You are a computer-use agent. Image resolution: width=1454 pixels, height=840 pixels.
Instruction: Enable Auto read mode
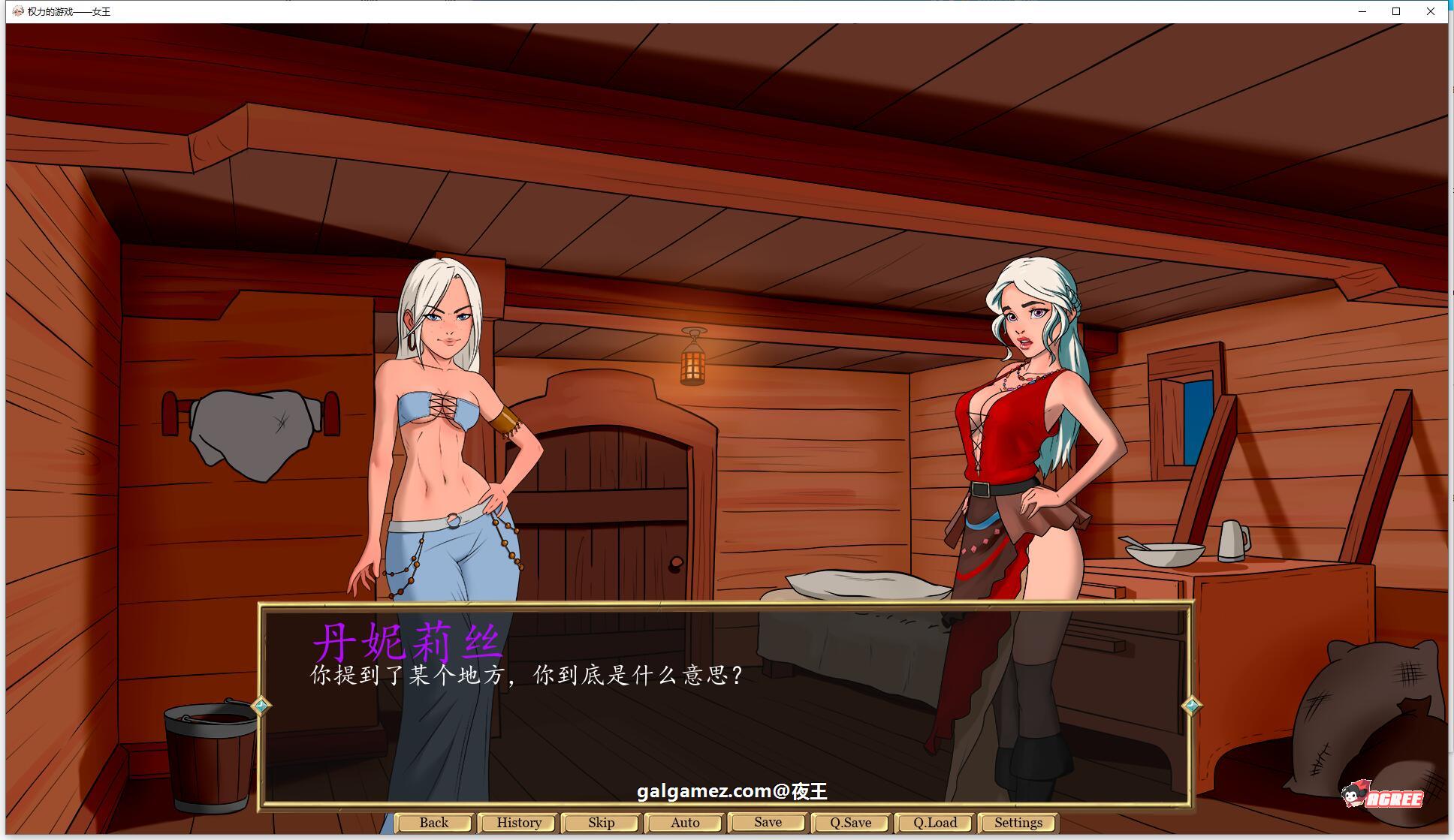683,822
